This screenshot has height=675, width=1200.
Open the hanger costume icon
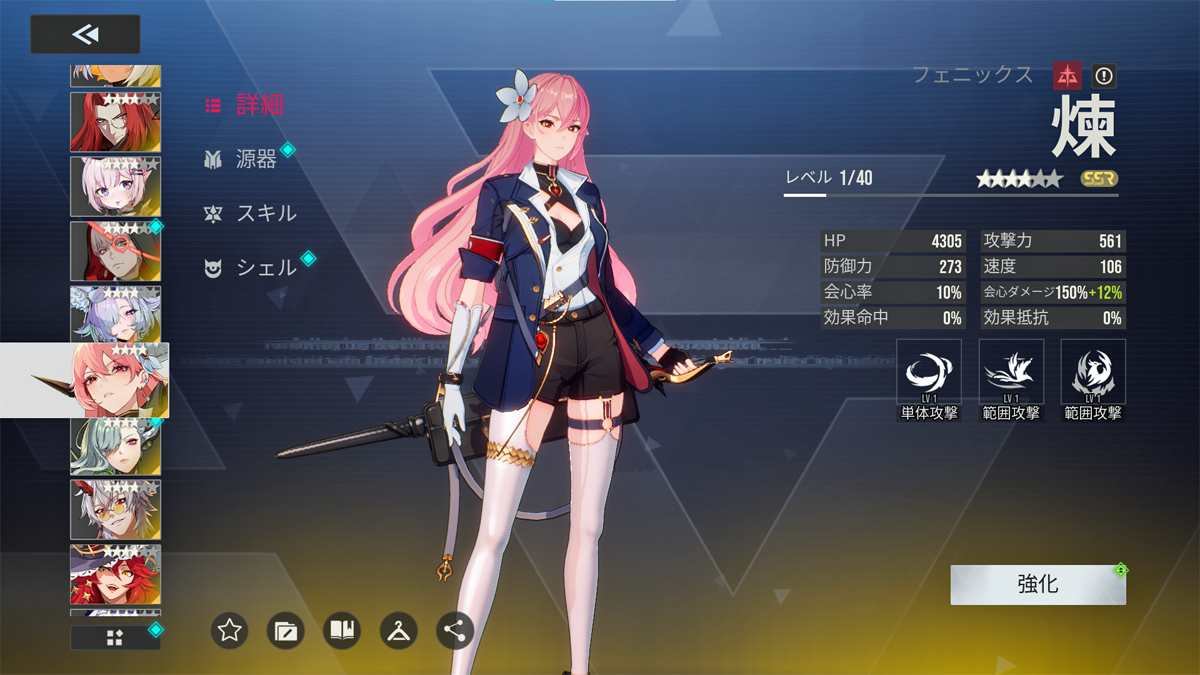[398, 631]
